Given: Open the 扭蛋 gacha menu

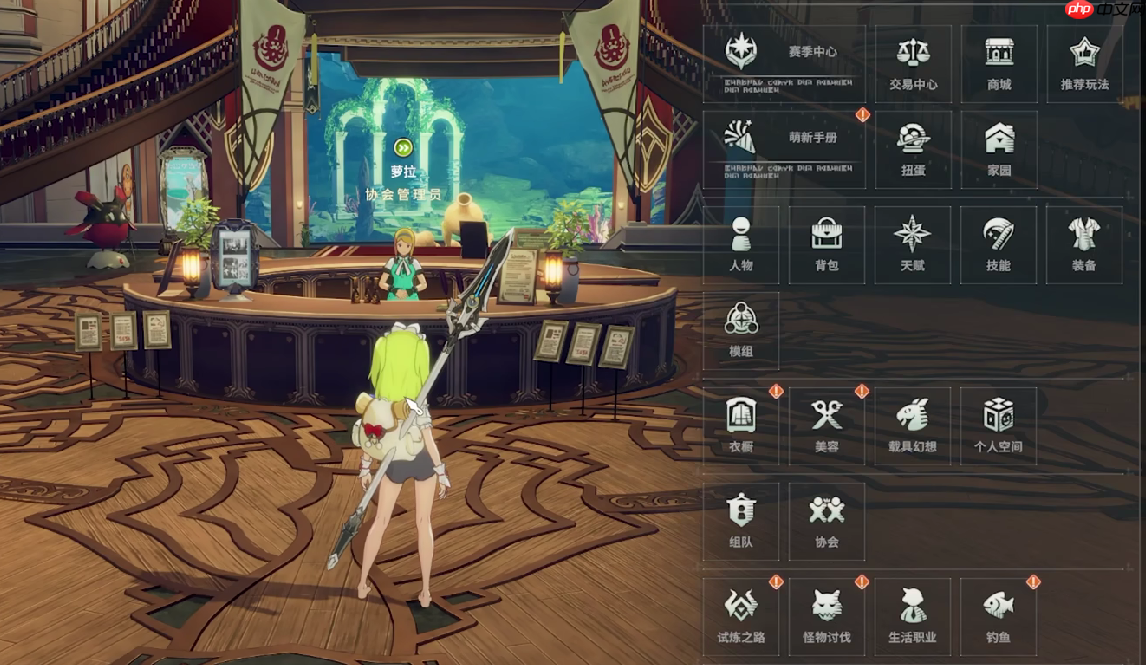Looking at the screenshot, I should 913,149.
